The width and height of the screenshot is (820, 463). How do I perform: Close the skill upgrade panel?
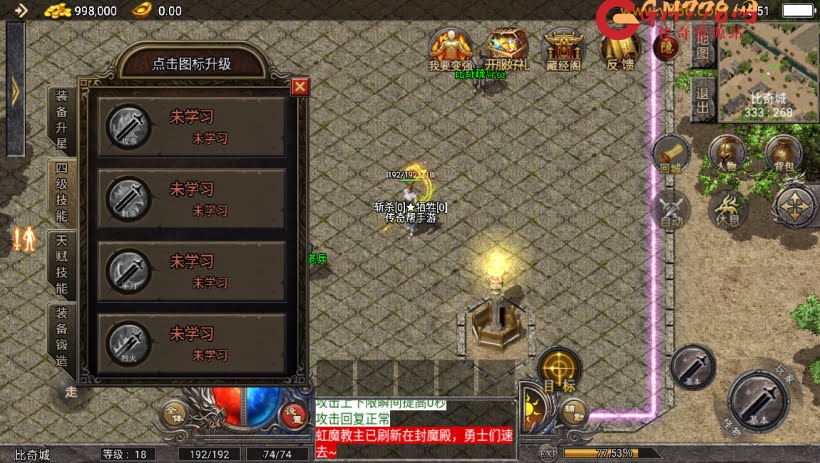pyautogui.click(x=299, y=87)
